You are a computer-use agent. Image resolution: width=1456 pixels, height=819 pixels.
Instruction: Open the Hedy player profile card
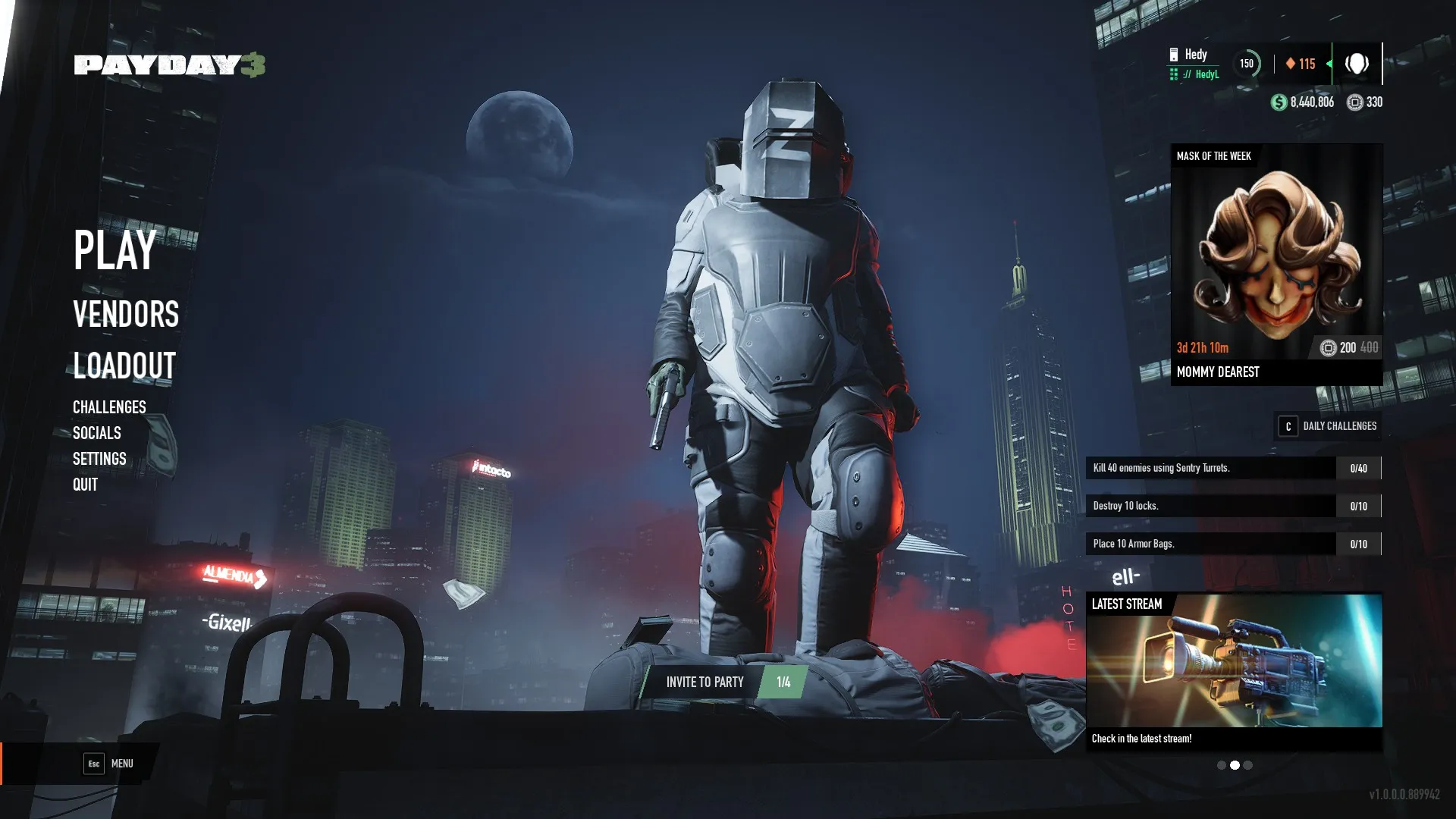tap(1194, 64)
